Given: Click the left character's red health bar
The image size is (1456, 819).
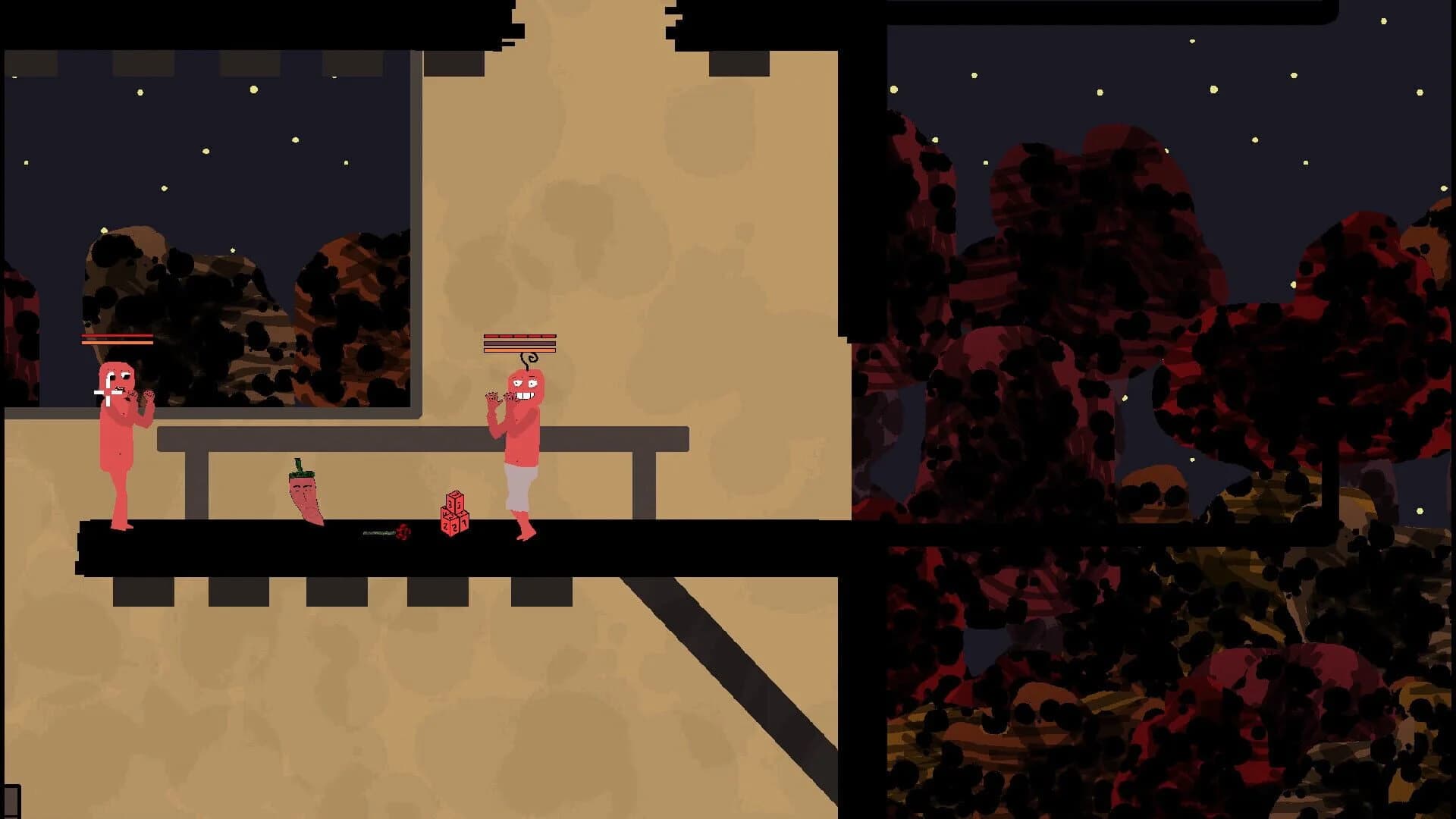Looking at the screenshot, I should coord(115,335).
